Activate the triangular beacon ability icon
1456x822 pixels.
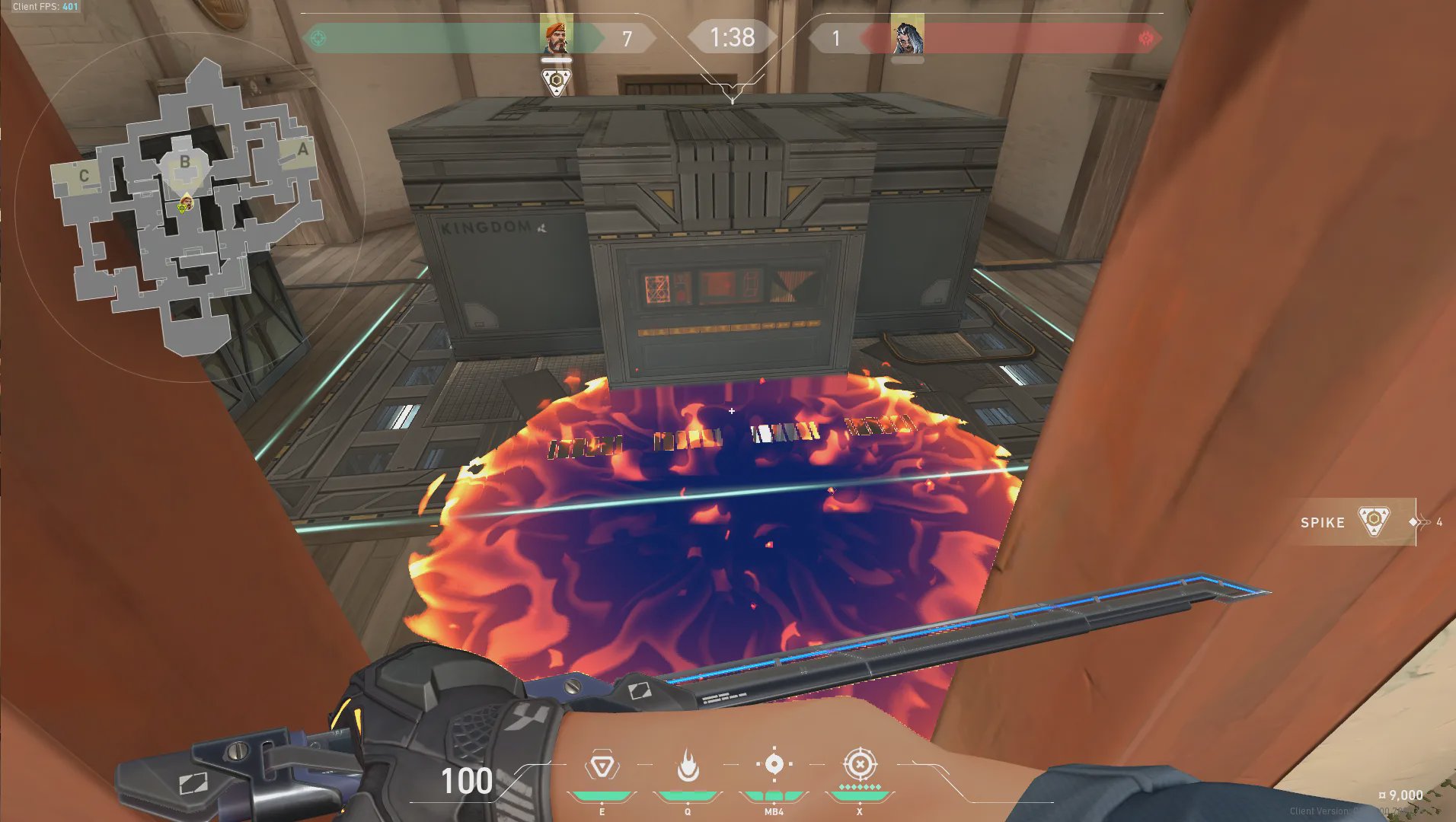pyautogui.click(x=602, y=766)
